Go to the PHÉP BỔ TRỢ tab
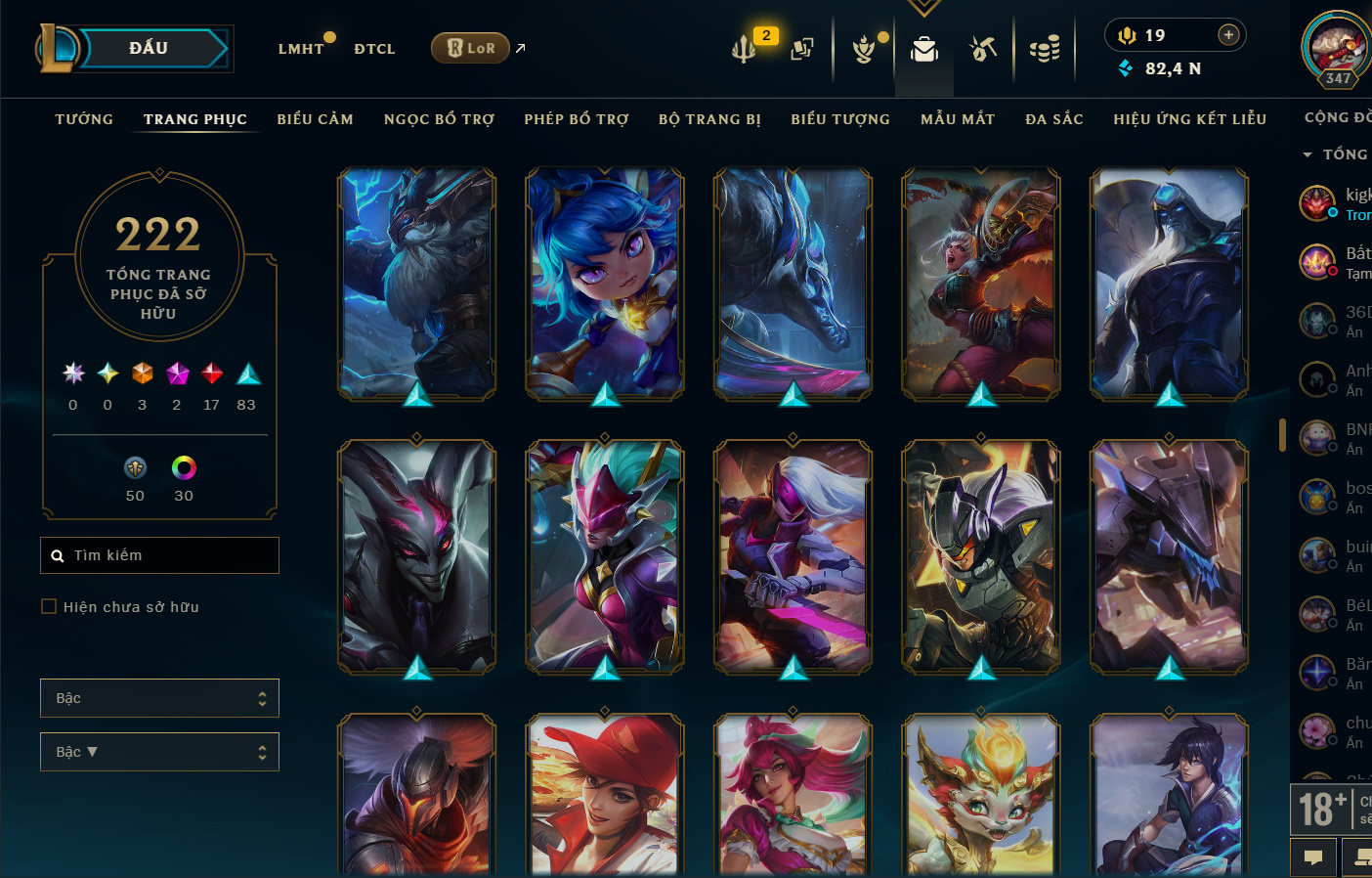 pyautogui.click(x=577, y=119)
